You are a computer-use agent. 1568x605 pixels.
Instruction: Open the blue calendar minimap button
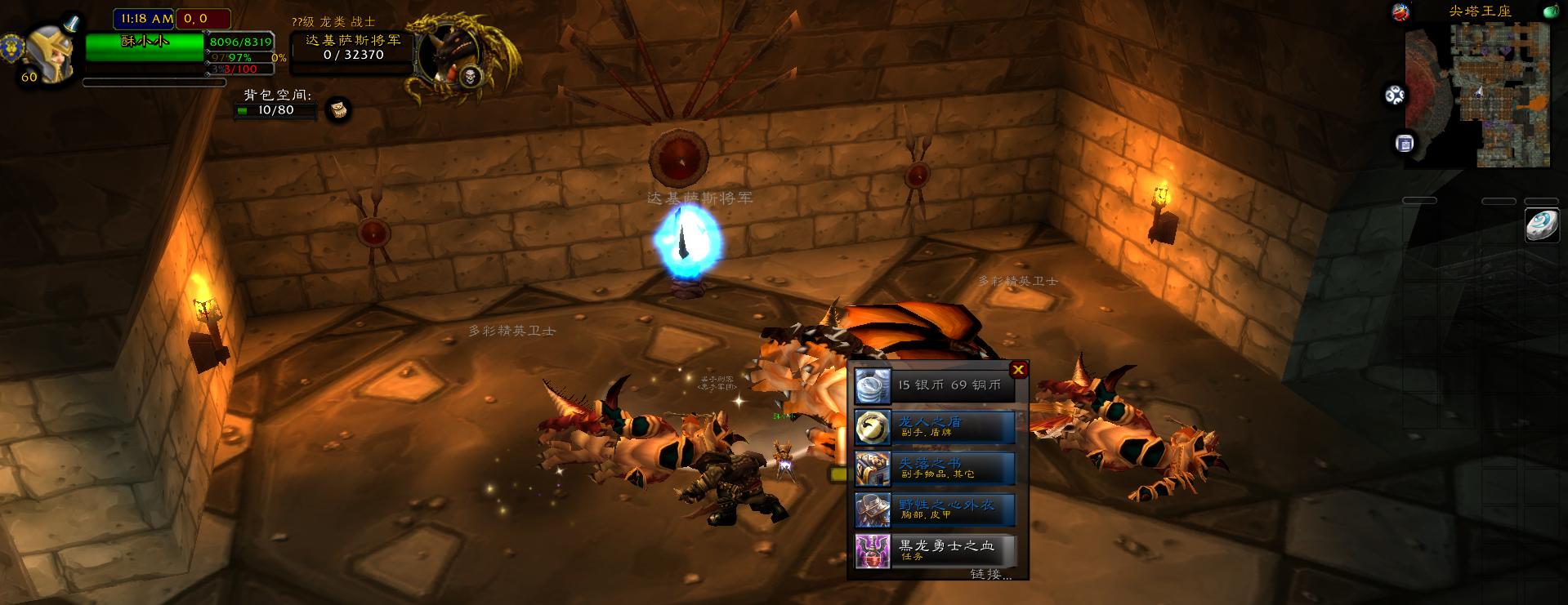pos(1405,144)
